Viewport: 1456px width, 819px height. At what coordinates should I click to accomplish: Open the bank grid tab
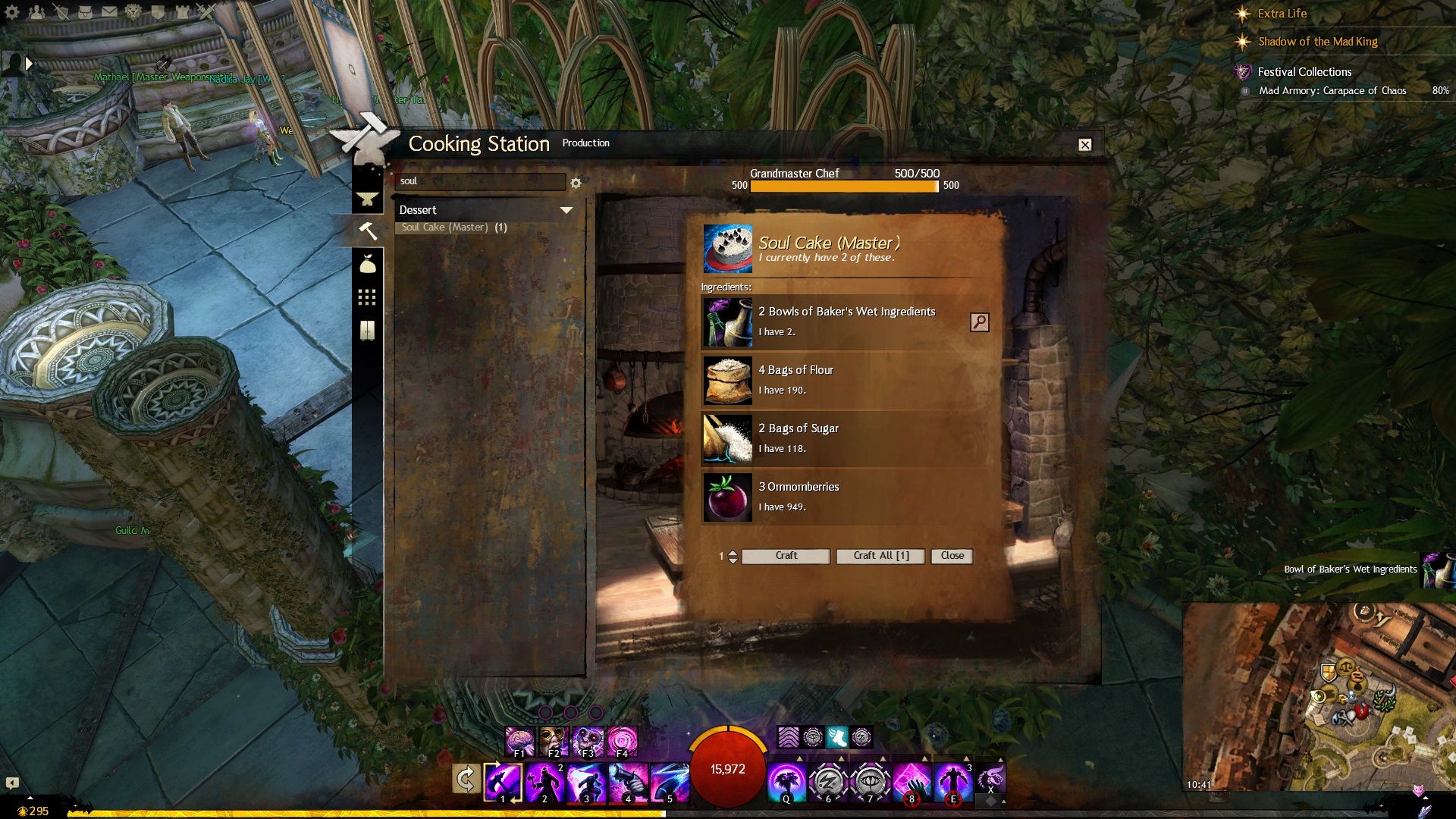click(368, 297)
